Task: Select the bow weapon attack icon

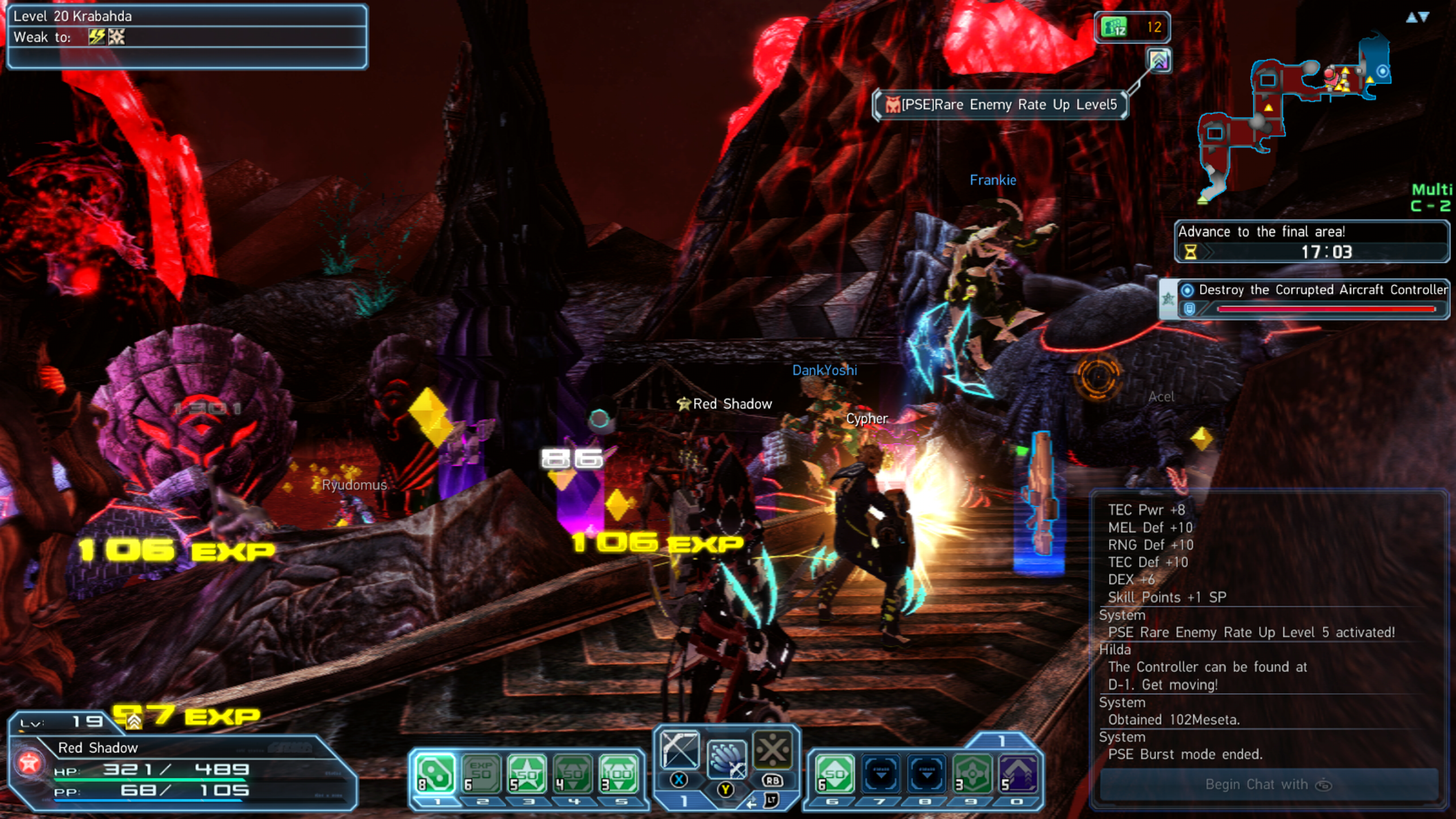Action: pyautogui.click(x=679, y=750)
